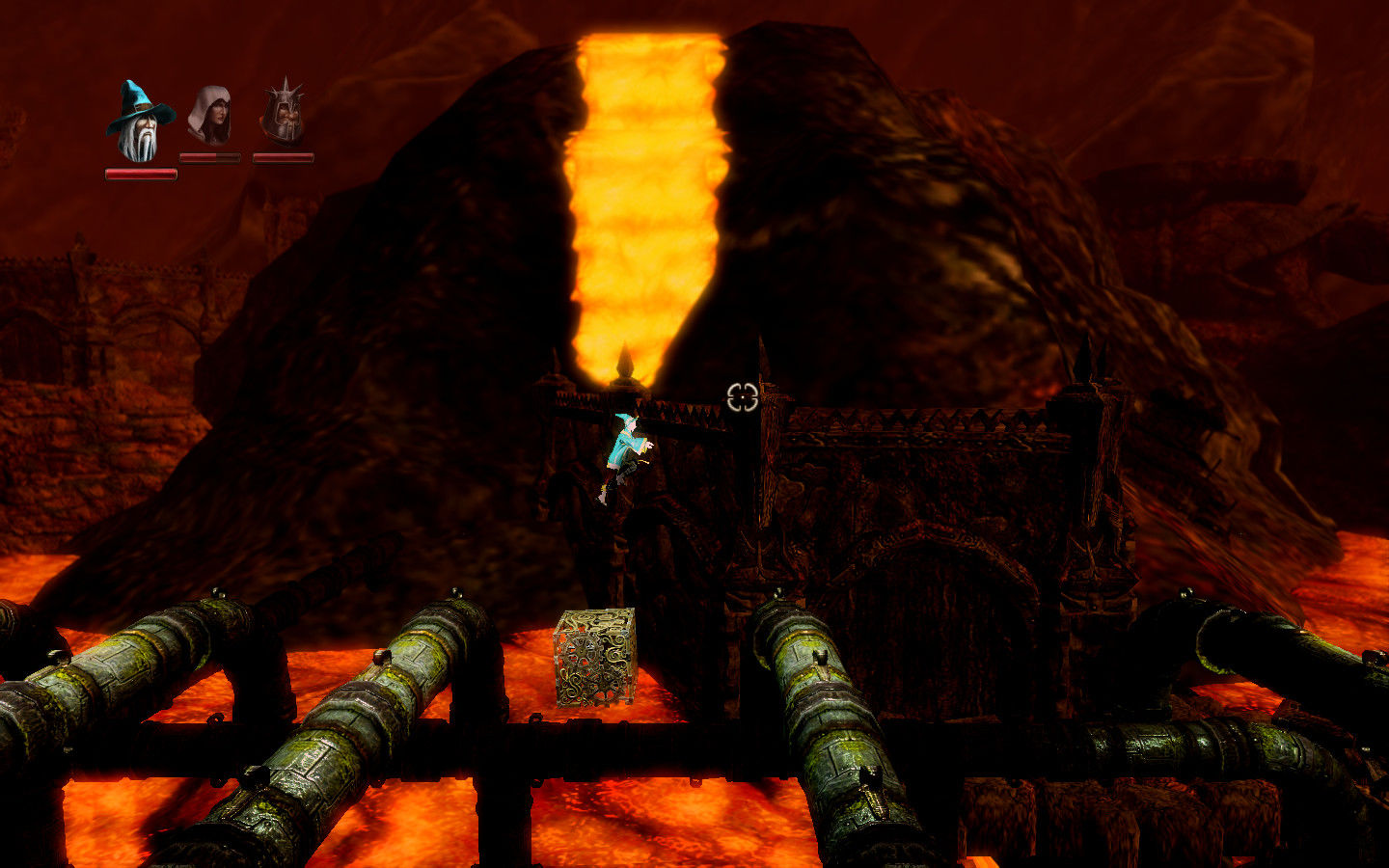Screen dimensions: 1389x868
Task: Choose the horned-helmet knight portrait
Action: pyautogui.click(x=284, y=114)
